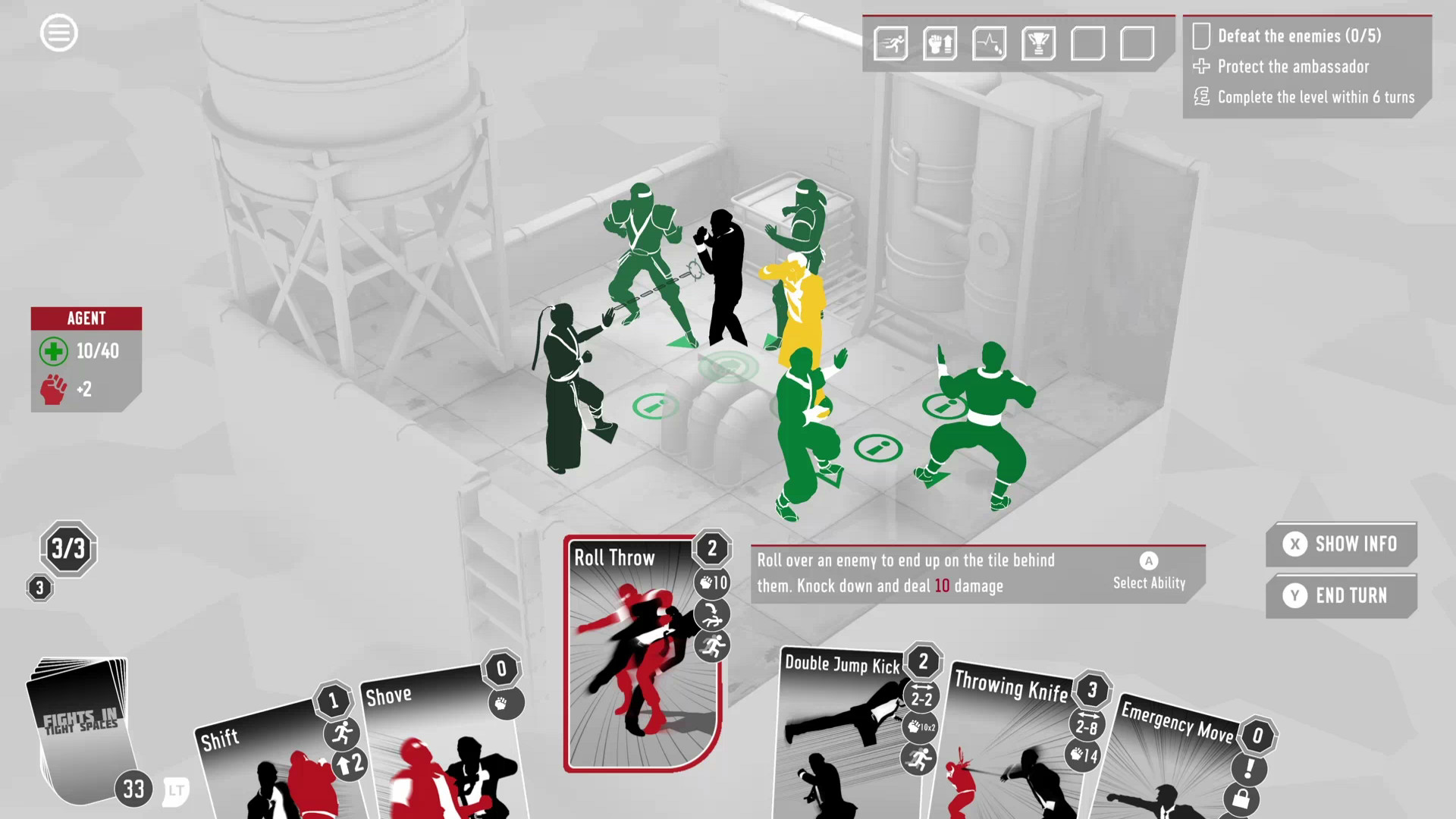The width and height of the screenshot is (1456, 819).
Task: Toggle the intent marker between the two green enemies
Action: [879, 447]
